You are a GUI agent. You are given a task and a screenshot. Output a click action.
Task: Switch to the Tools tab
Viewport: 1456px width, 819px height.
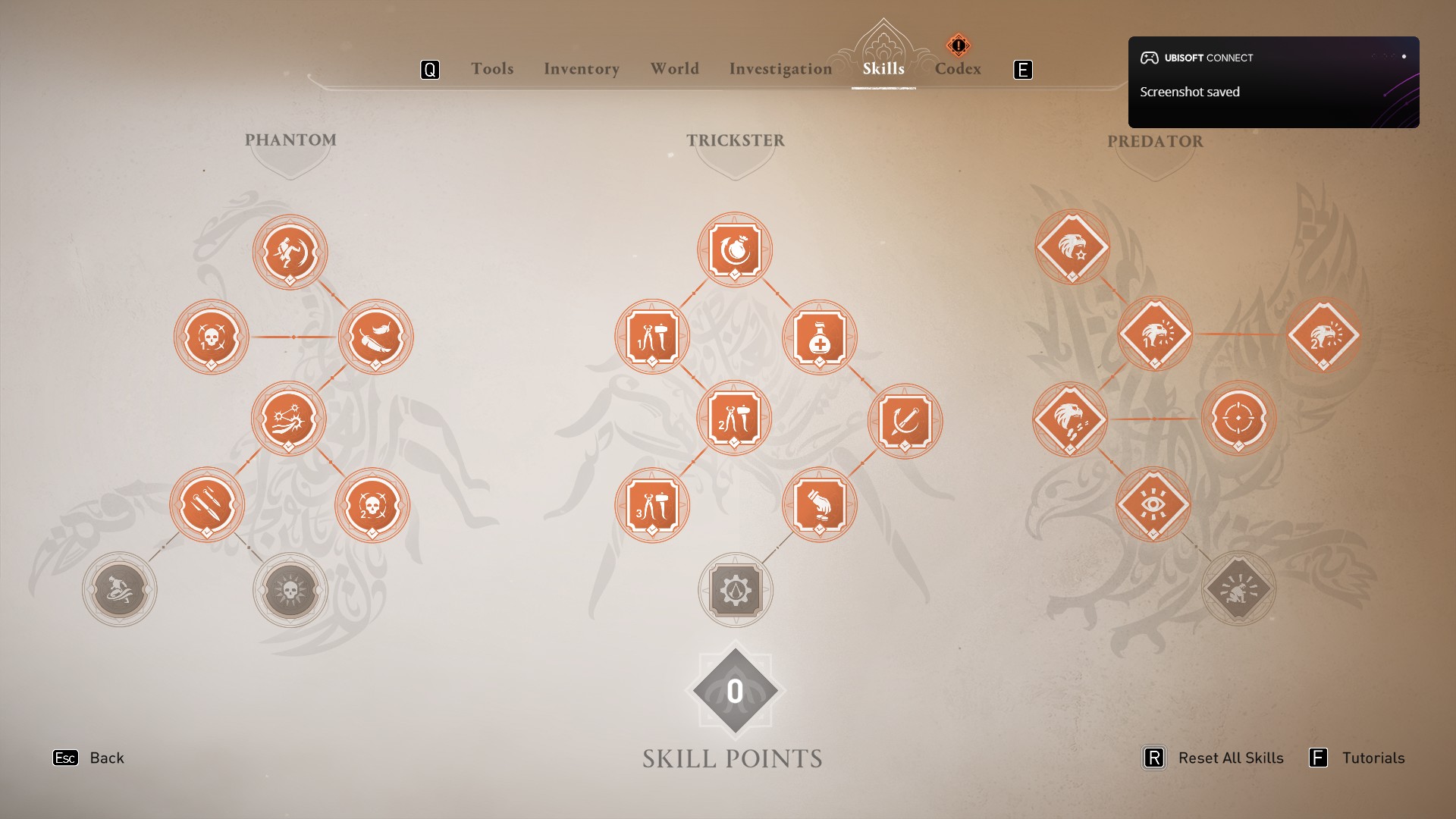pyautogui.click(x=492, y=69)
